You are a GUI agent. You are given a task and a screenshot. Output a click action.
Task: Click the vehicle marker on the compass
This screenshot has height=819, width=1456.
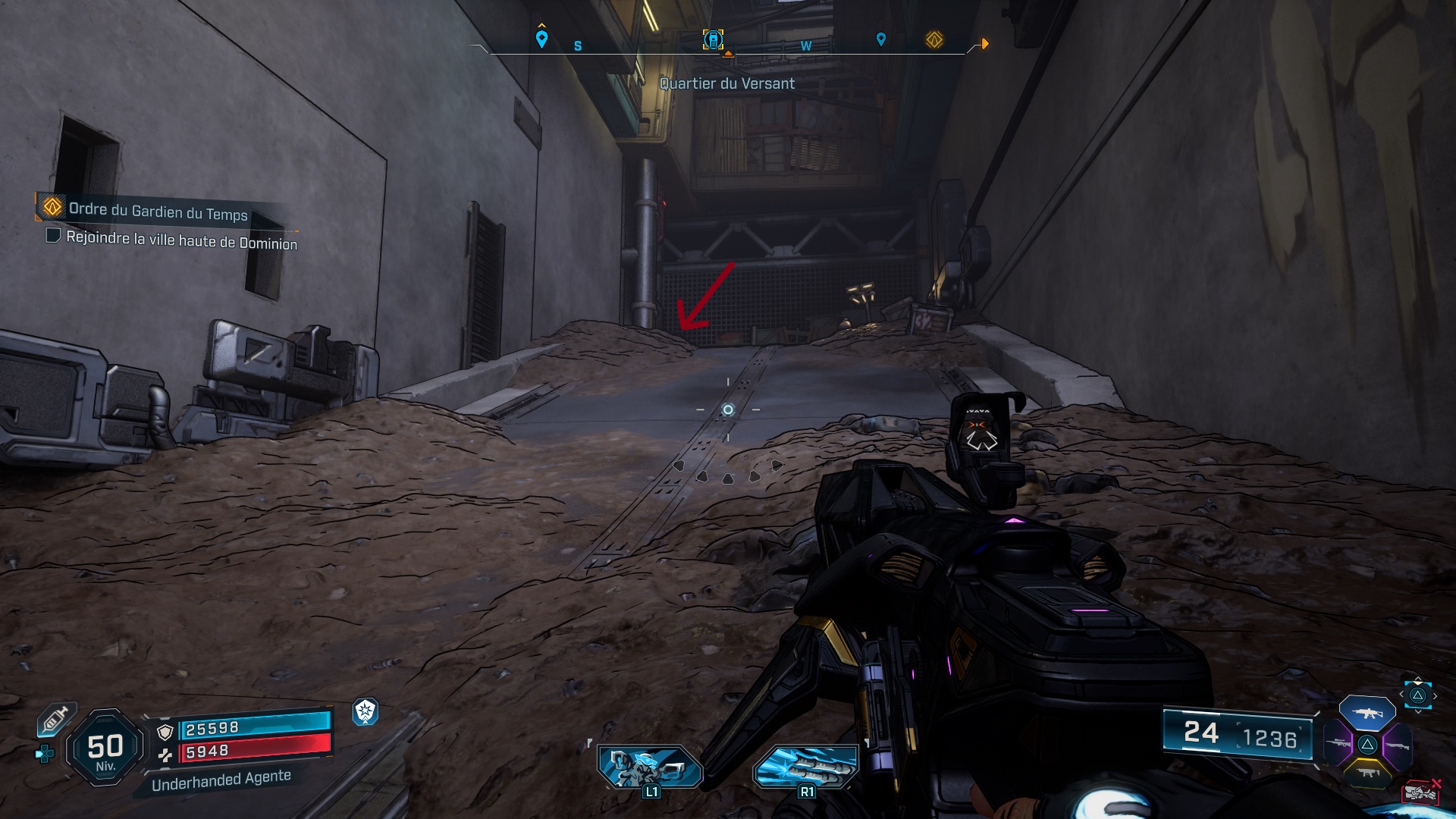click(x=712, y=41)
